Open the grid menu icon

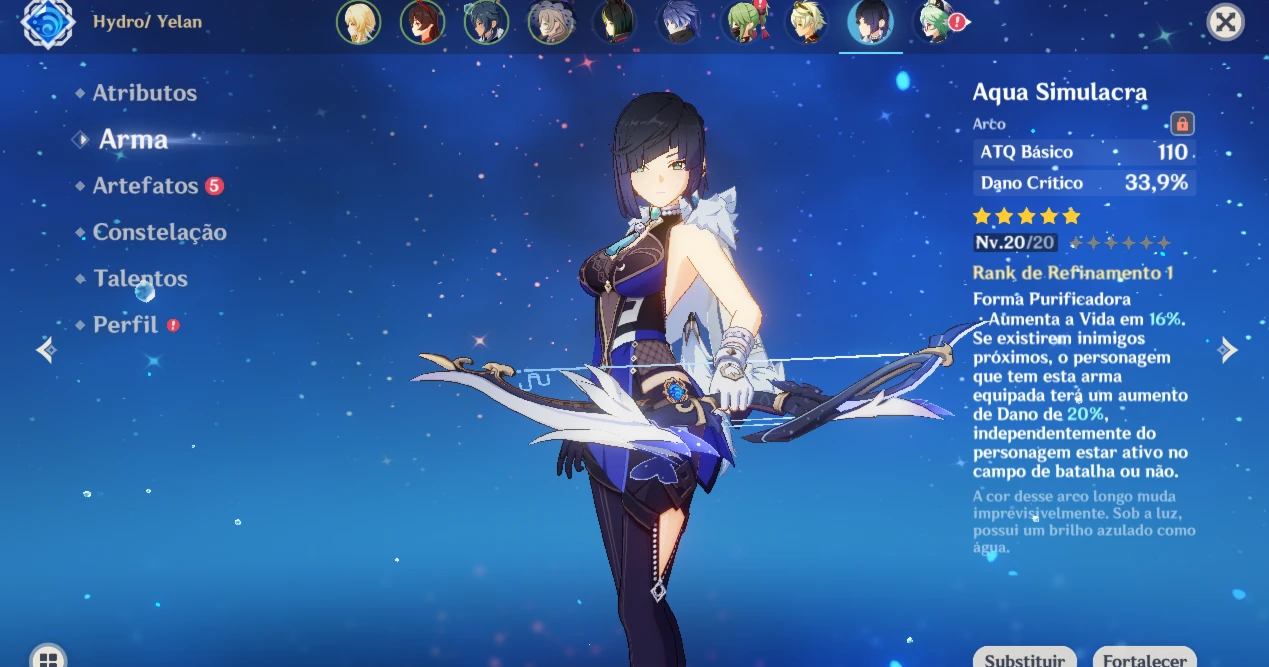[x=48, y=658]
